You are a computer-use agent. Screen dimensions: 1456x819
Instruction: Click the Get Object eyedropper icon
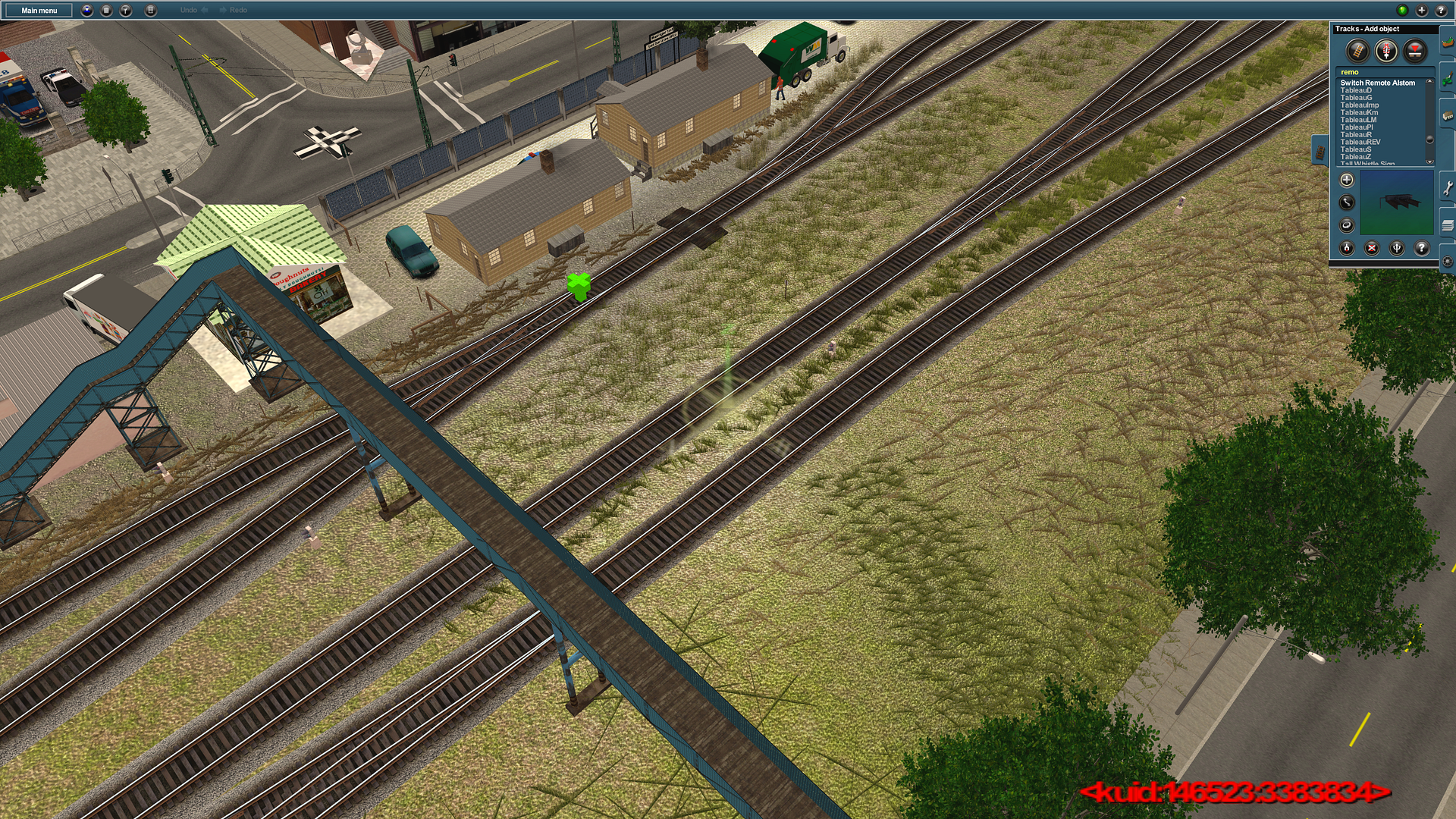[x=1348, y=247]
